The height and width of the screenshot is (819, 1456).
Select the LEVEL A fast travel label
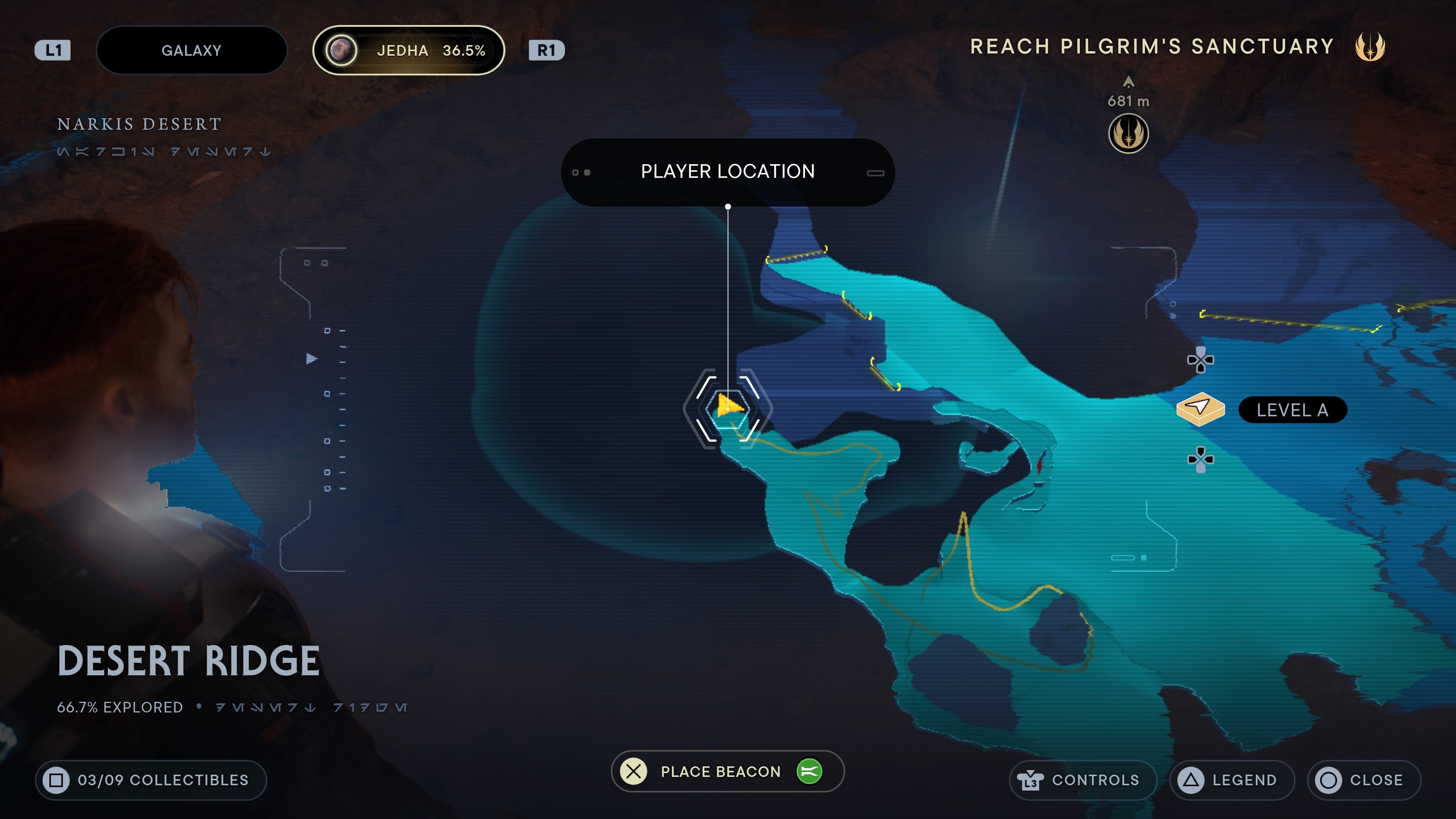coord(1293,410)
